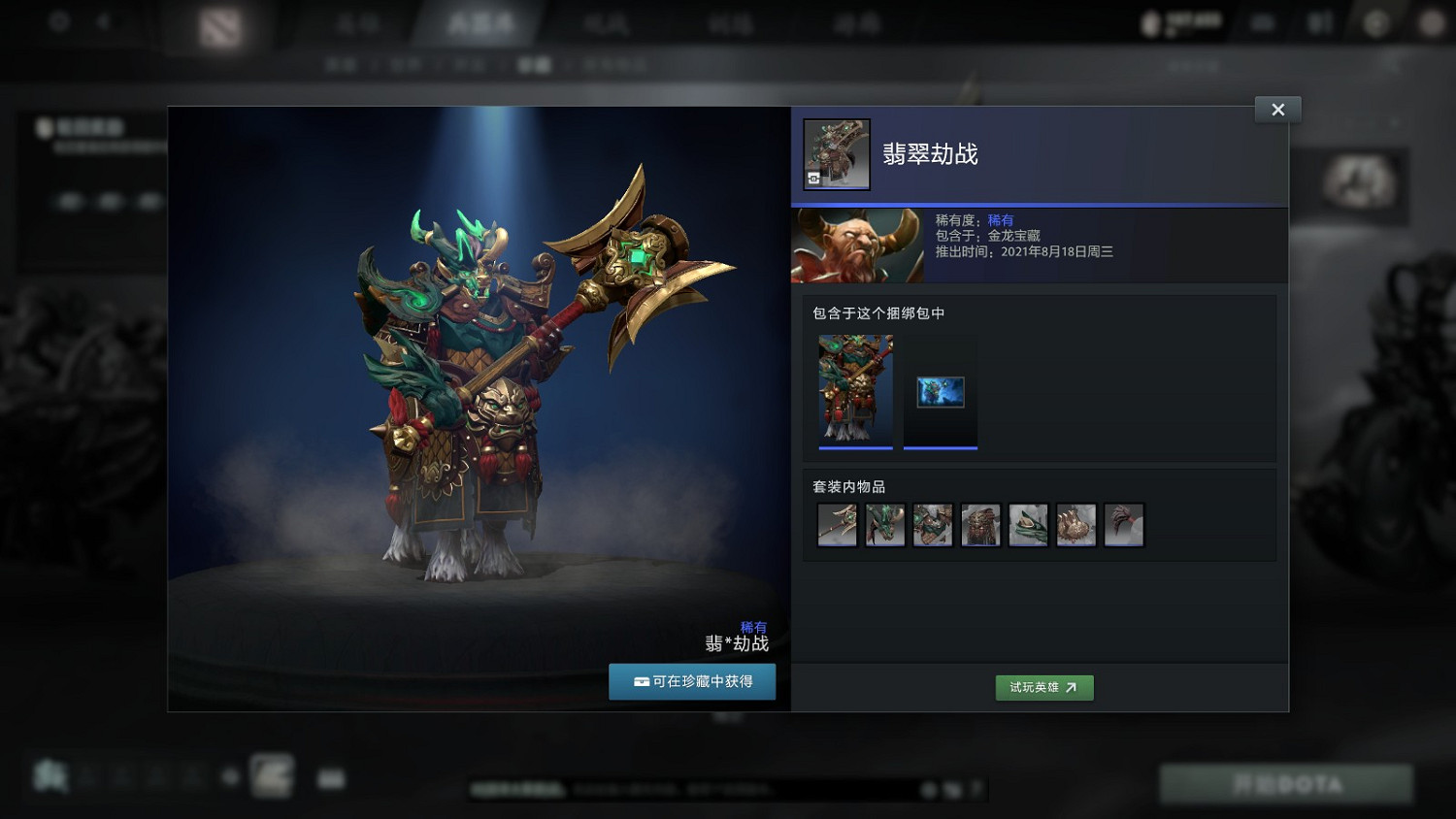Select the green dragon cape item icon
The width and height of the screenshot is (1456, 819).
(x=1028, y=524)
